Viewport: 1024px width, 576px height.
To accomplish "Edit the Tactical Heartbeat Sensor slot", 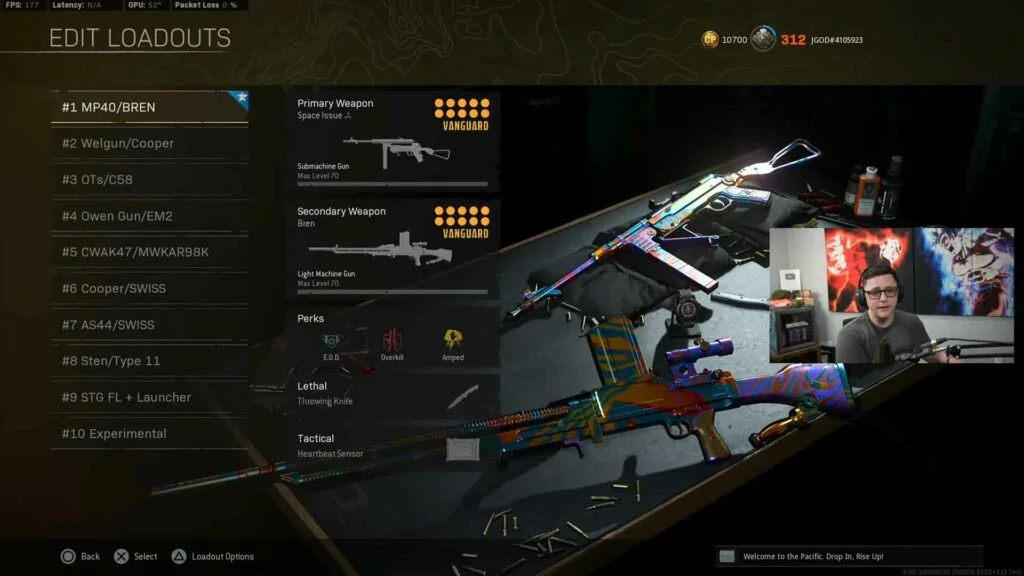I will [392, 446].
